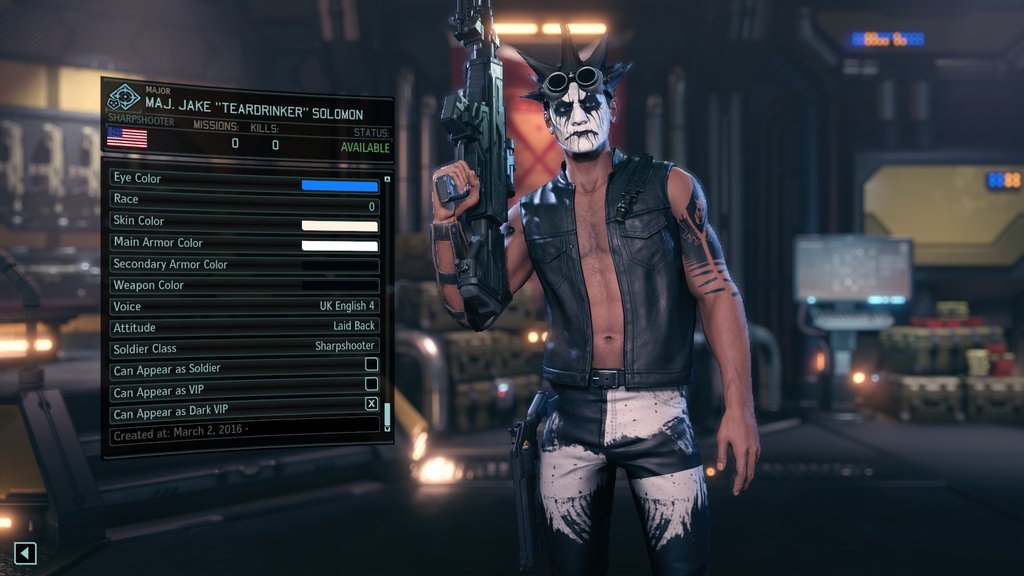The height and width of the screenshot is (576, 1024).
Task: Edit the Weapon Color setting
Action: tap(245, 286)
